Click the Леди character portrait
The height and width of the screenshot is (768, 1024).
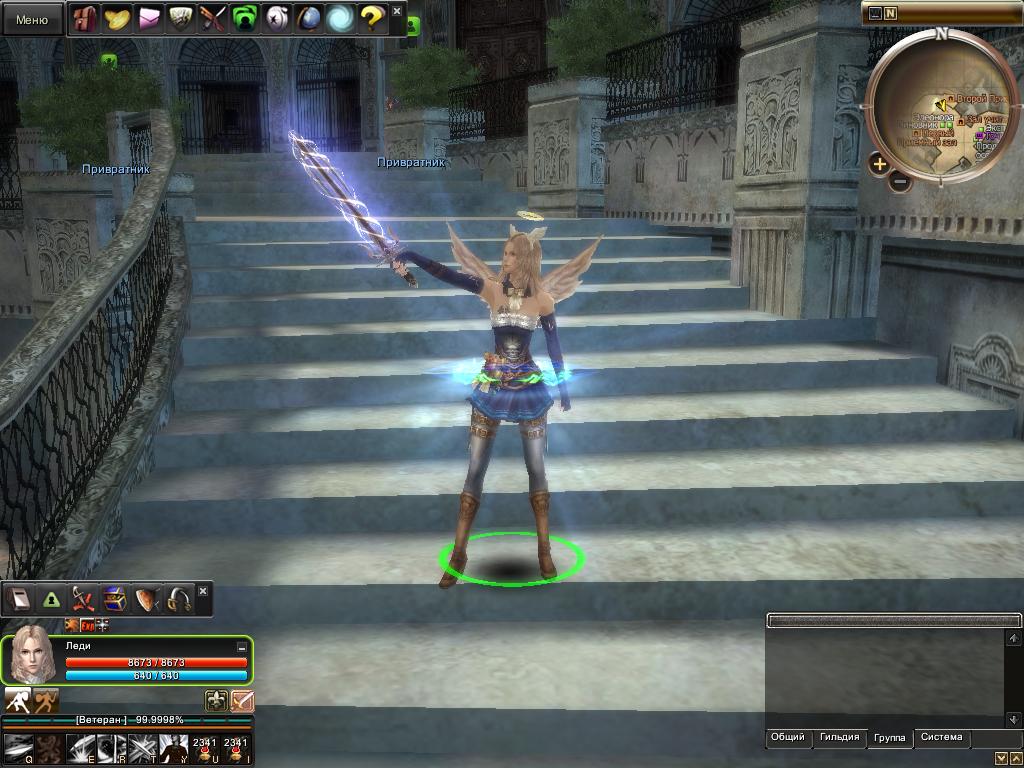[x=33, y=656]
